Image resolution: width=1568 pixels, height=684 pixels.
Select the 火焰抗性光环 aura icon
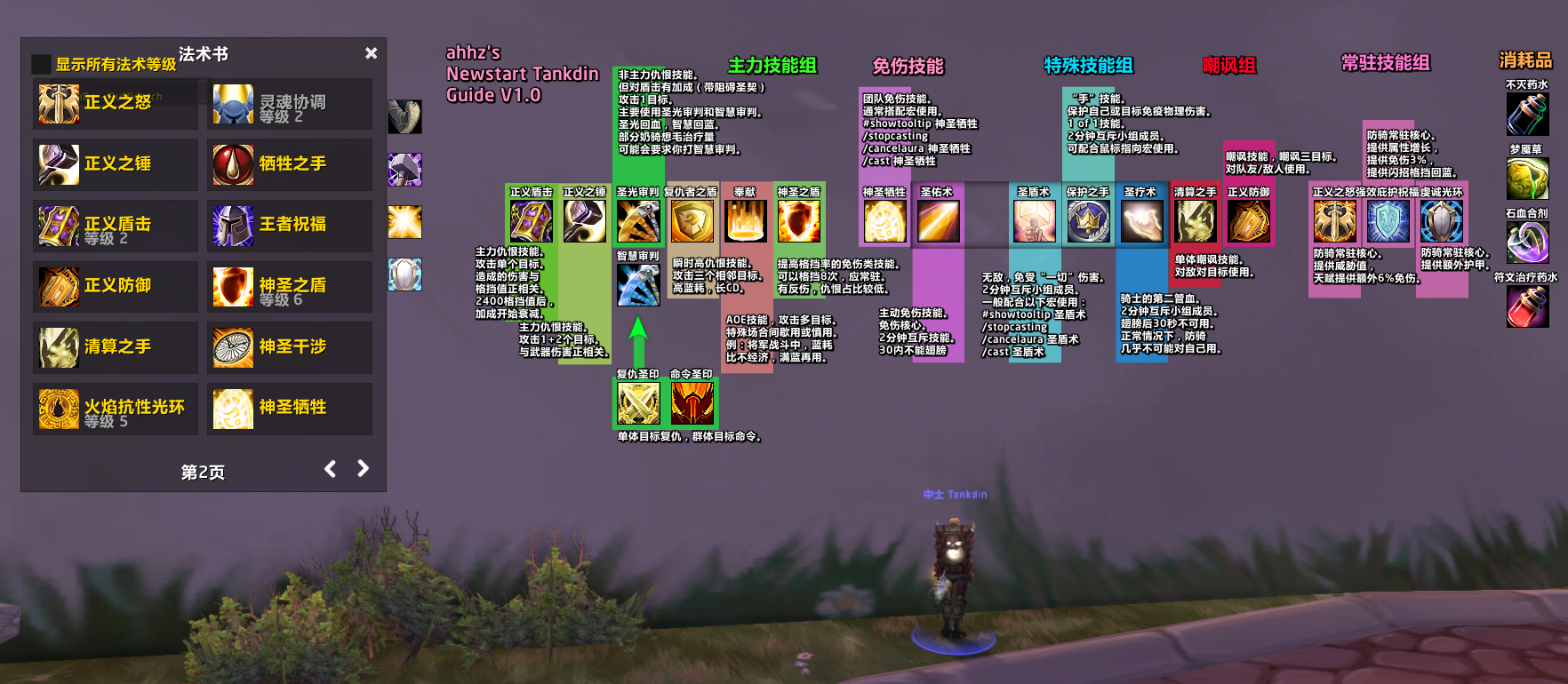coord(59,408)
